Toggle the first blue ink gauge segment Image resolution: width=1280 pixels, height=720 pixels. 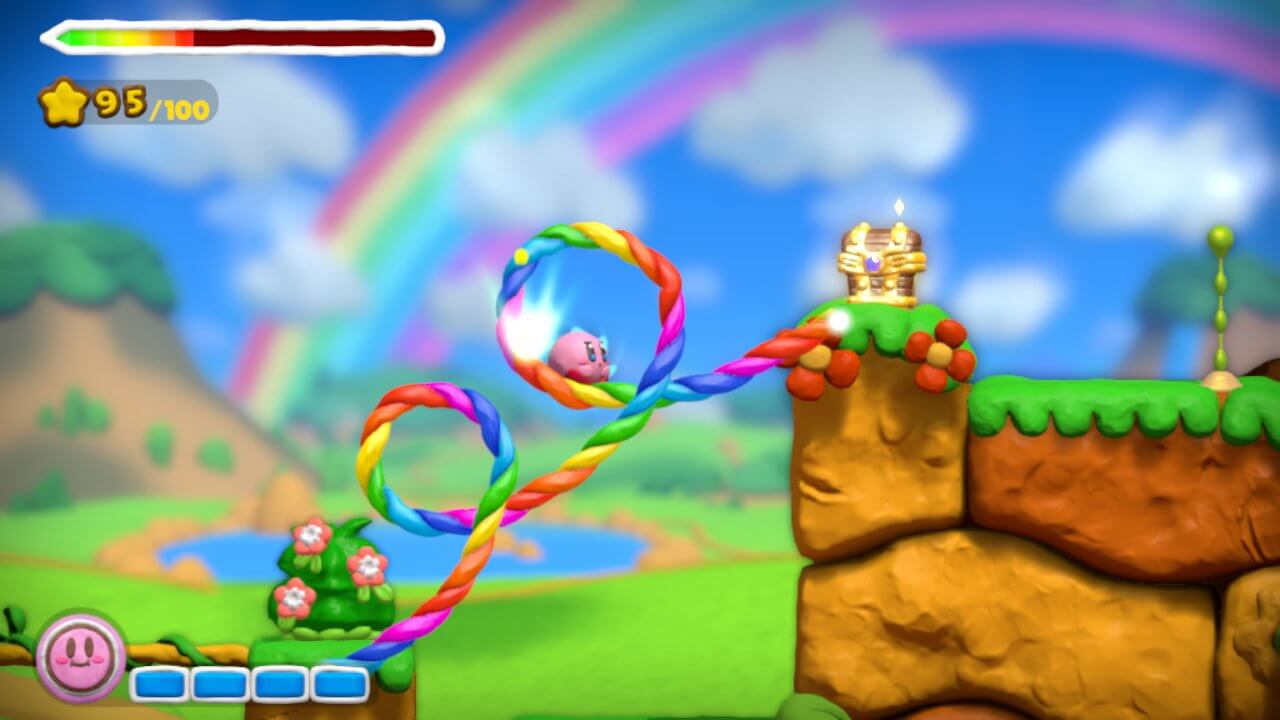pos(157,683)
